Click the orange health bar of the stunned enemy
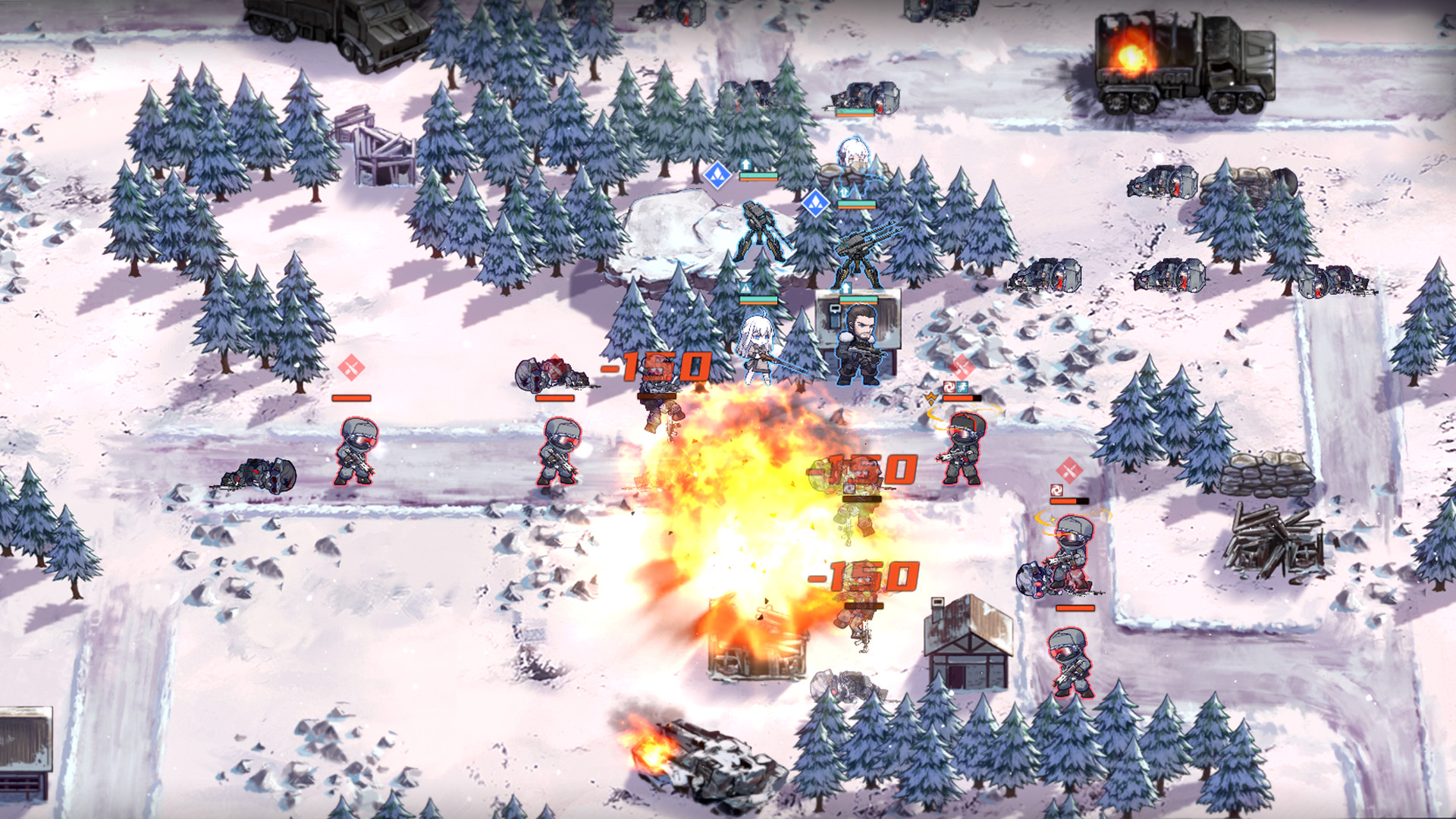 click(x=961, y=397)
